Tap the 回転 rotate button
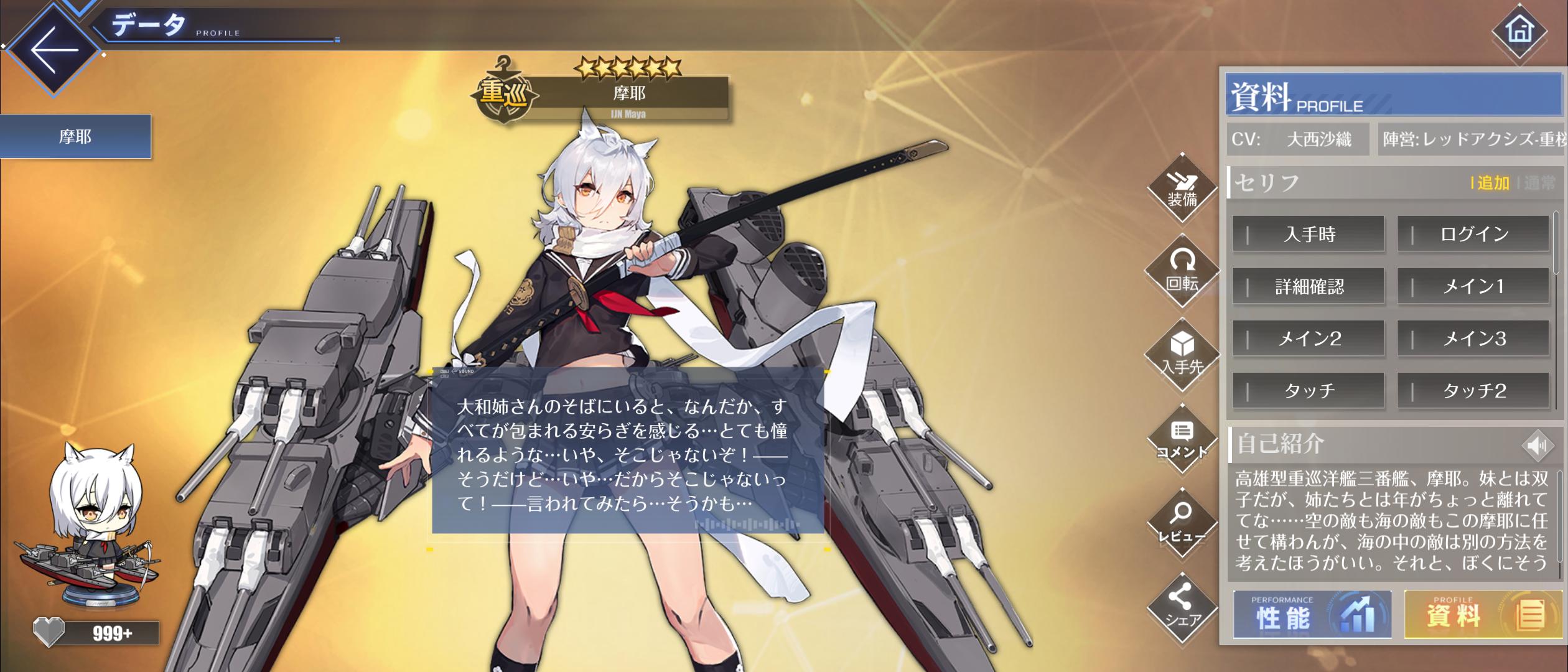1568x672 pixels. 1182,271
